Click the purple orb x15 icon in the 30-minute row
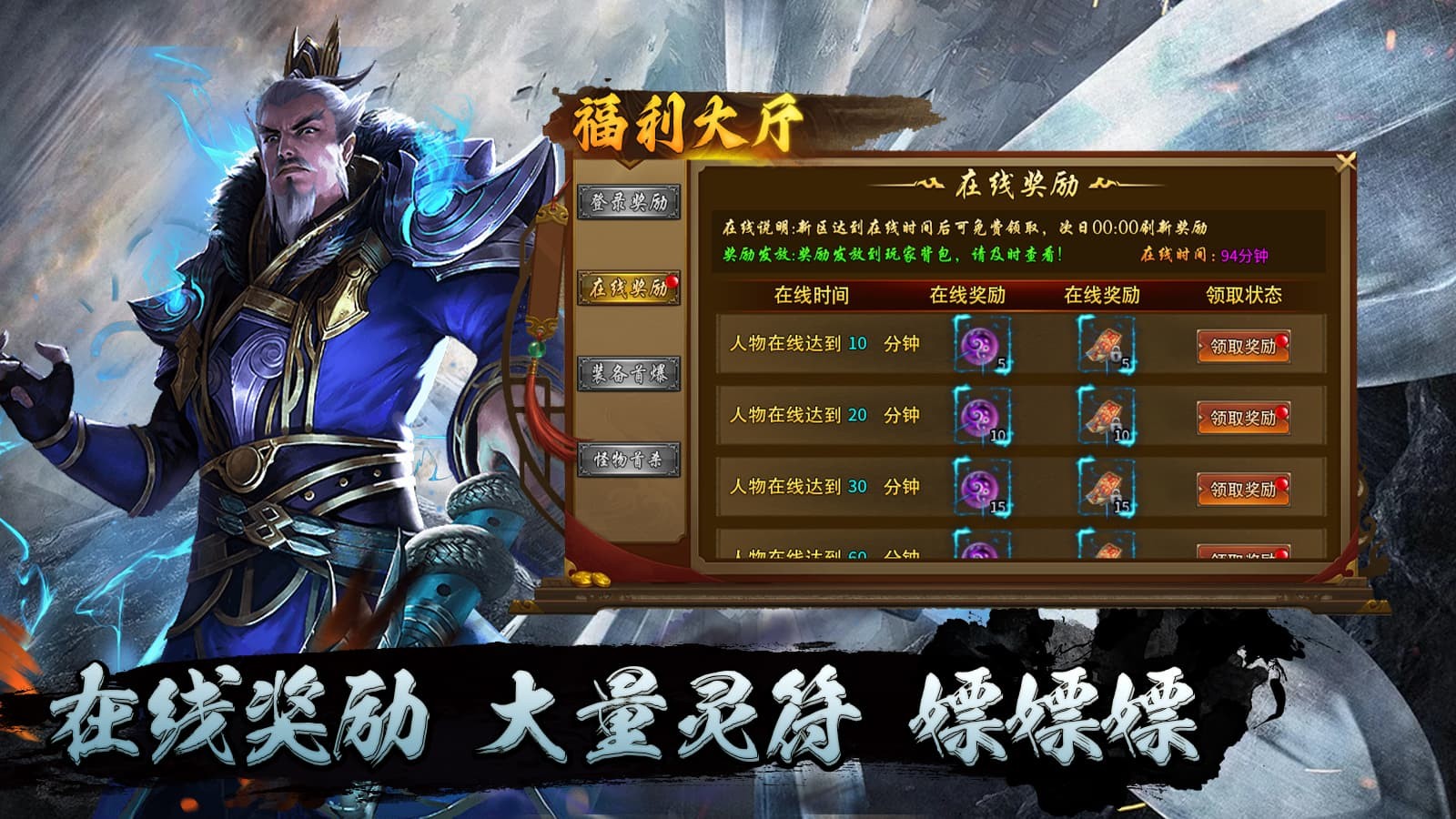Image resolution: width=1456 pixels, height=819 pixels. [x=982, y=489]
